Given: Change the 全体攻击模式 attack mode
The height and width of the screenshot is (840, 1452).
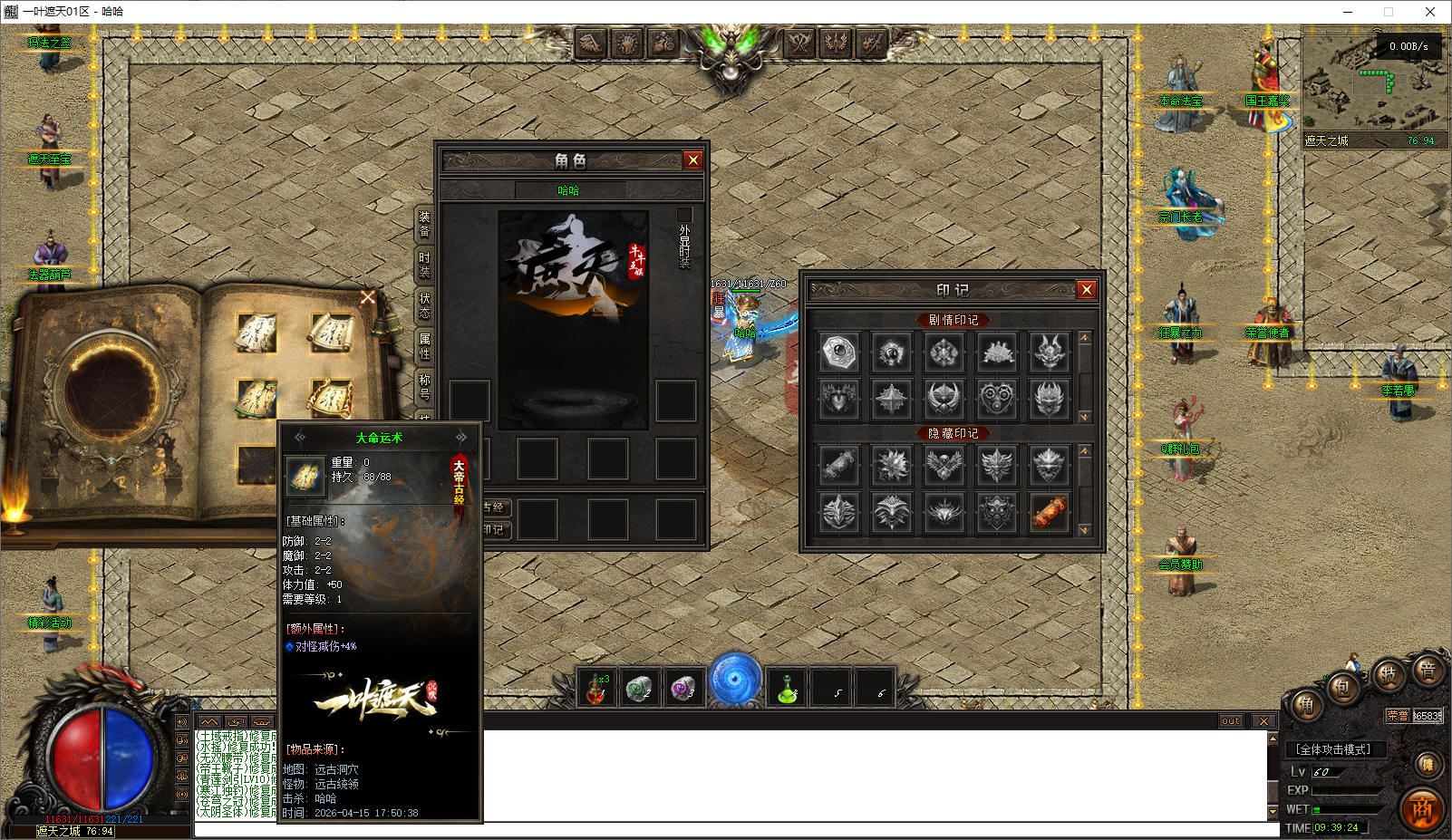Looking at the screenshot, I should [x=1333, y=749].
